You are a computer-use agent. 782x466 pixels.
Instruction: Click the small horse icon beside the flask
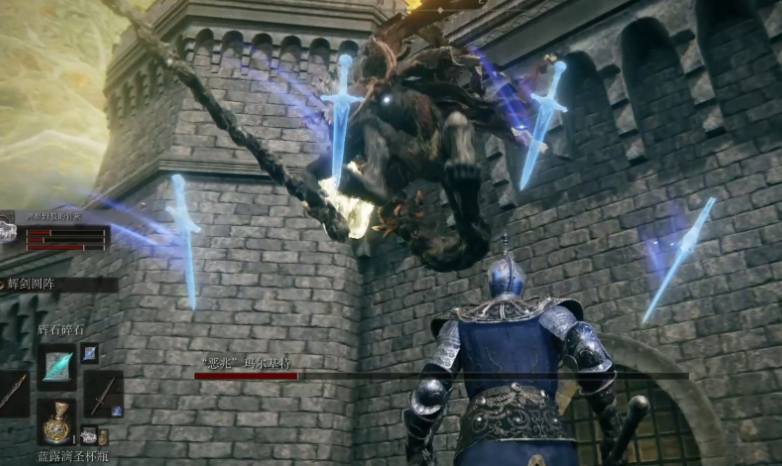tap(88, 435)
